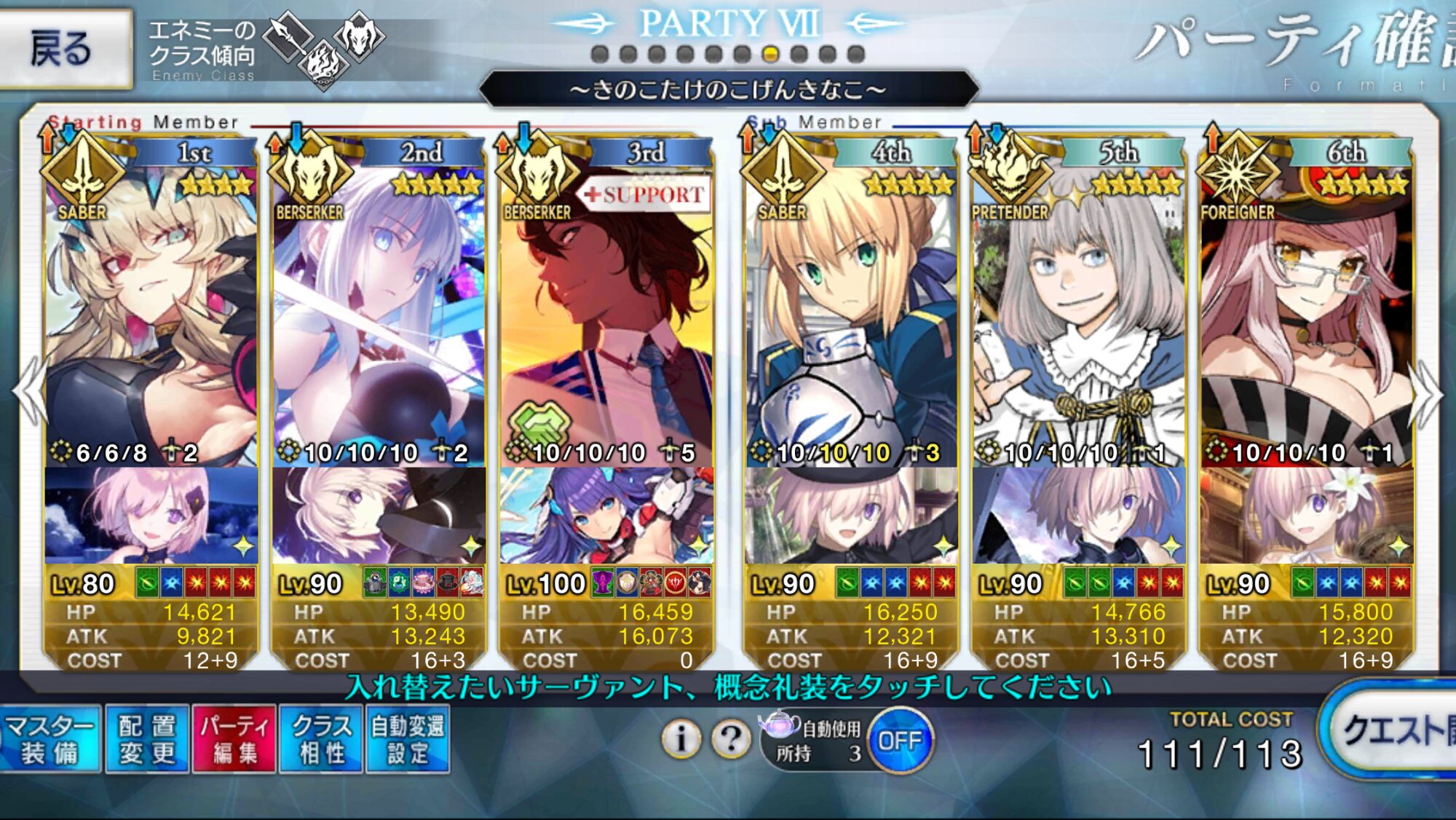Open パーティ編集 party edit
The image size is (1456, 820).
pos(234,739)
